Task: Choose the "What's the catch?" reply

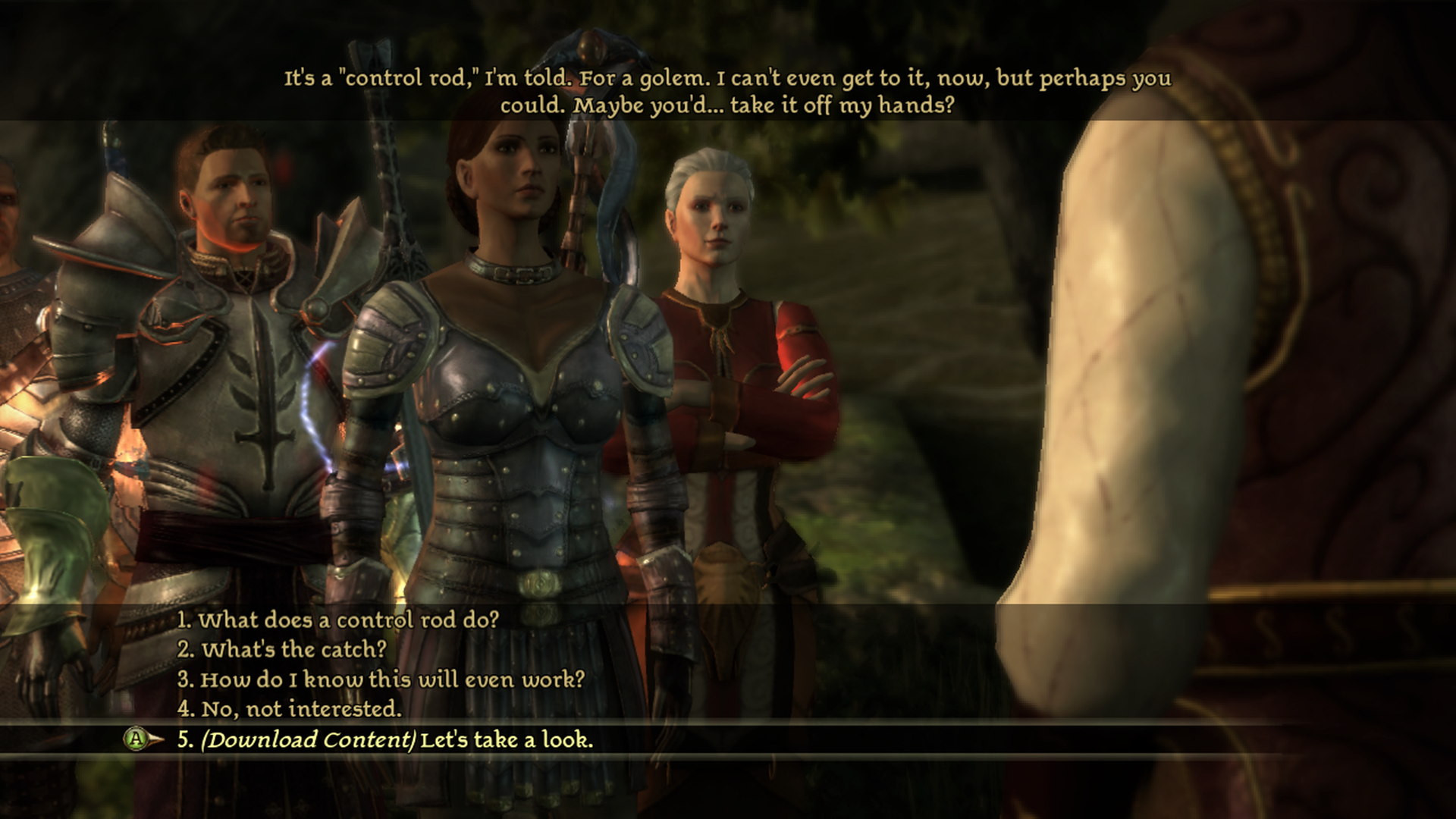Action: (282, 650)
